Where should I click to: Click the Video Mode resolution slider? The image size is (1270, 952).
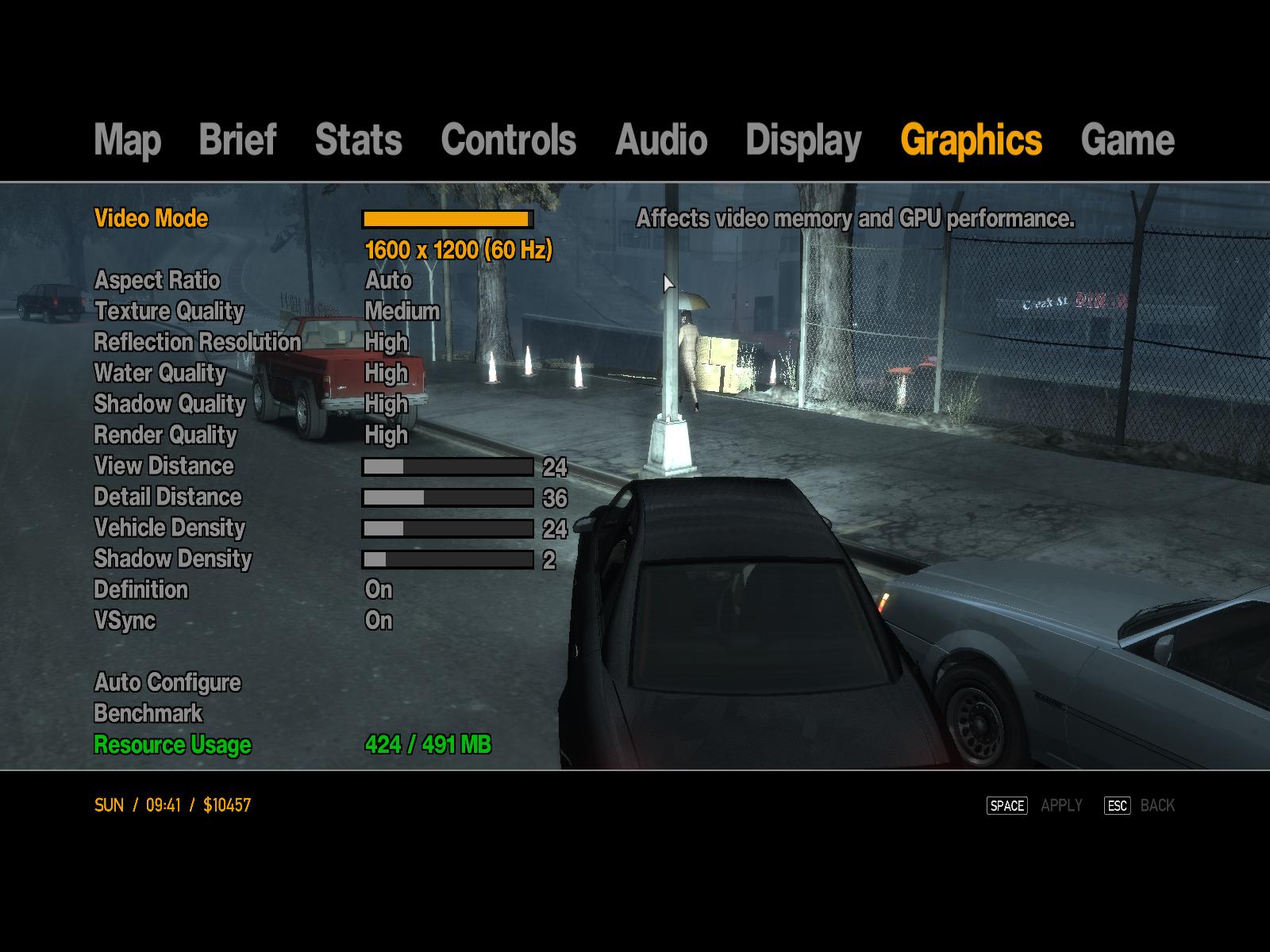(448, 219)
